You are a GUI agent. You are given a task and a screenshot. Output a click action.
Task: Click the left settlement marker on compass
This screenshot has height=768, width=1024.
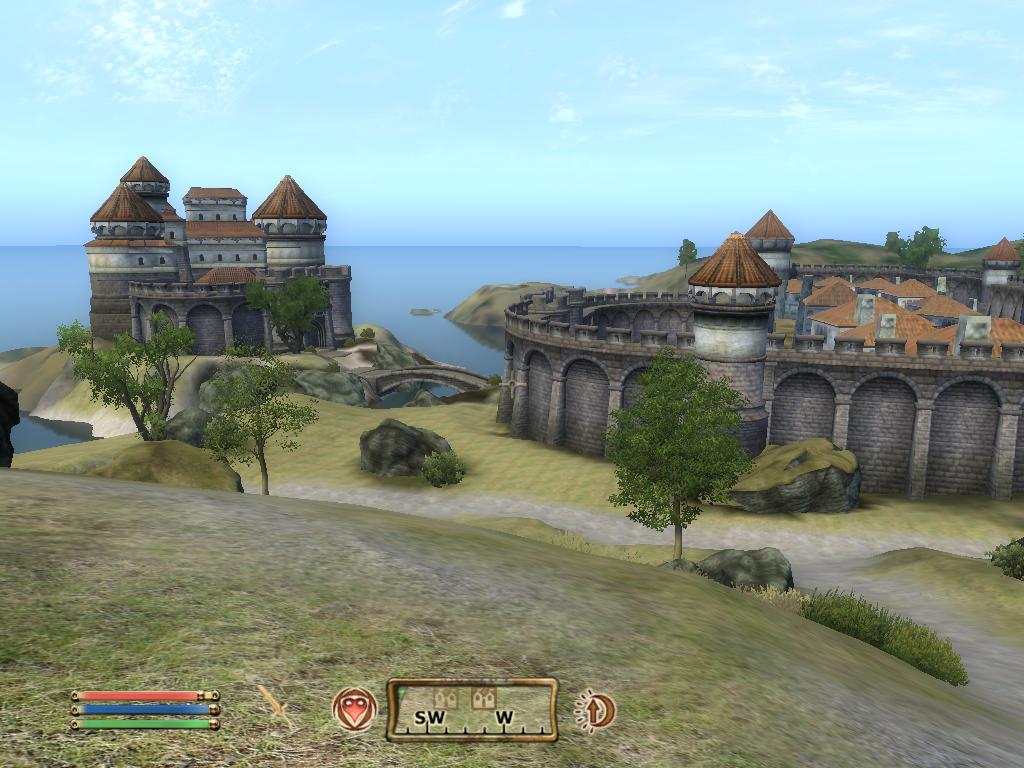[446, 698]
